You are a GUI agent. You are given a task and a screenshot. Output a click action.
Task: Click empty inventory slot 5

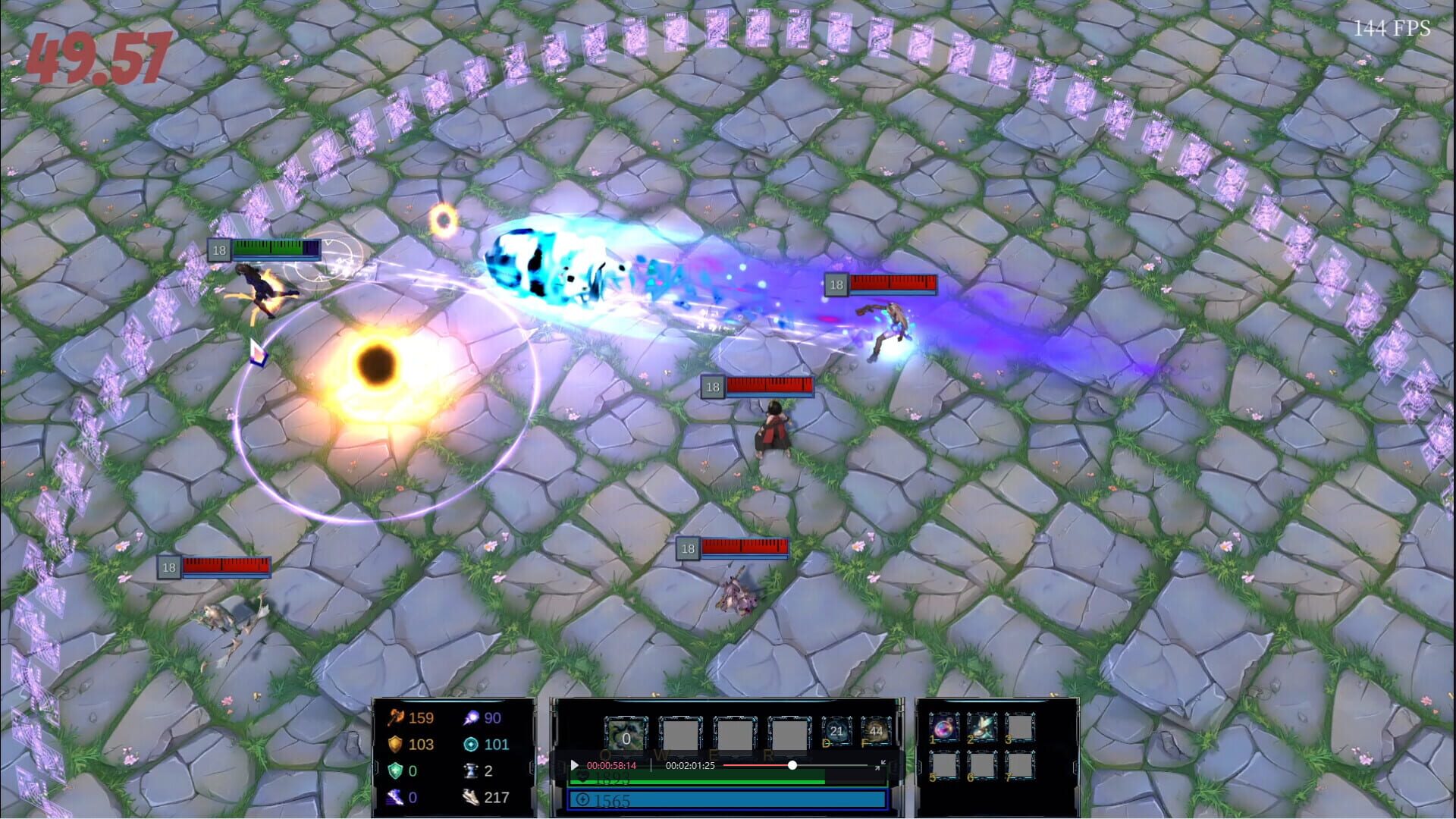[943, 764]
